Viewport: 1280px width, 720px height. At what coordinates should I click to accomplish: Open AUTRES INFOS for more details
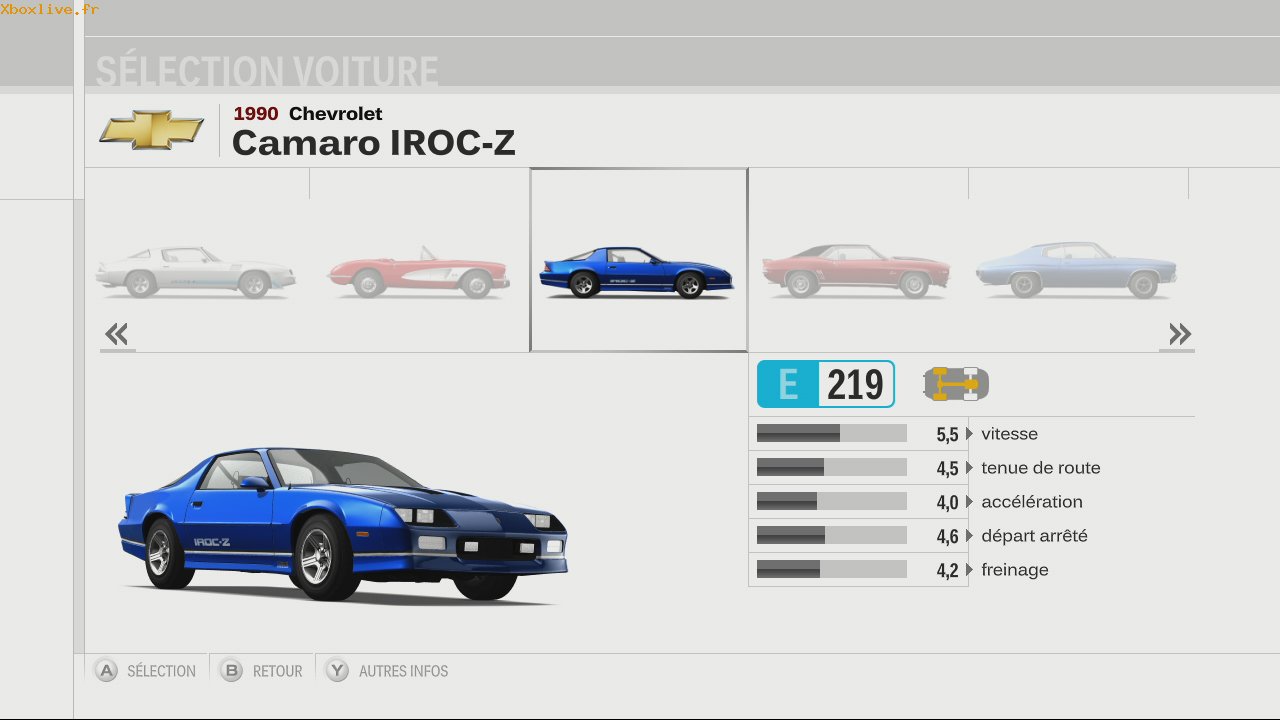(403, 671)
